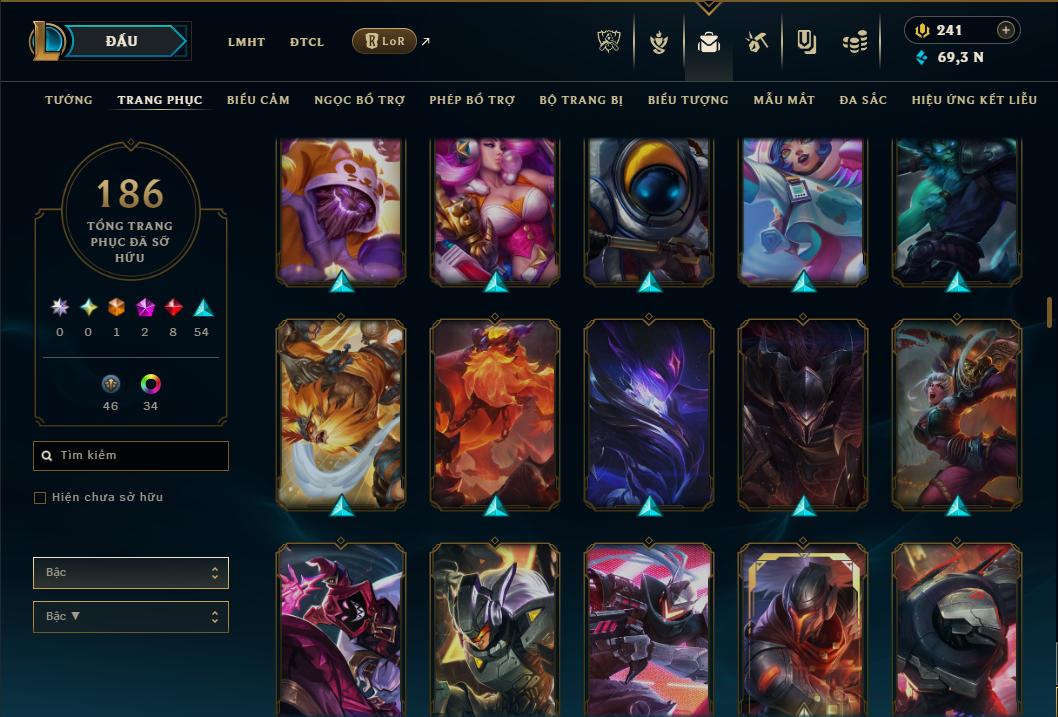The width and height of the screenshot is (1058, 717).
Task: Open the BIỂU CẢM tab
Action: point(258,100)
